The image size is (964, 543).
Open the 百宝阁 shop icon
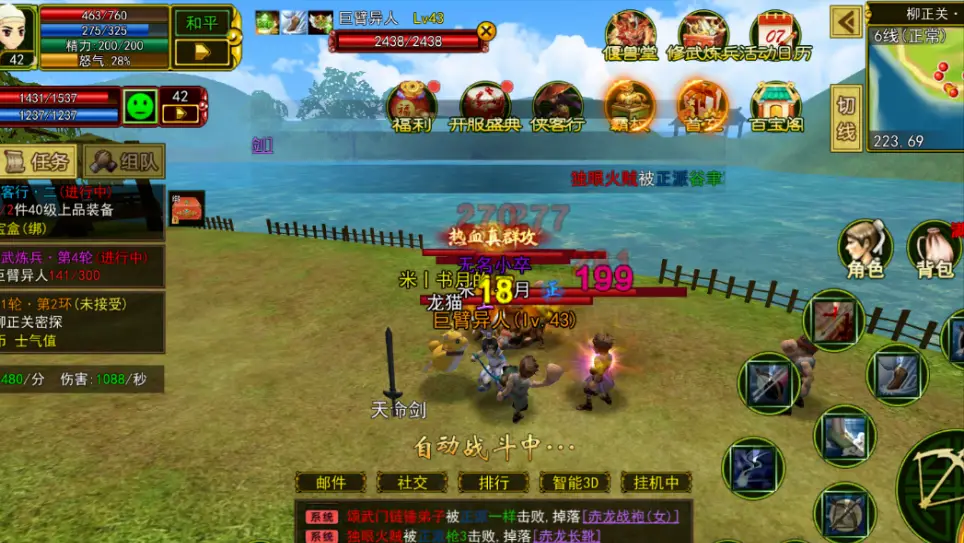click(777, 106)
